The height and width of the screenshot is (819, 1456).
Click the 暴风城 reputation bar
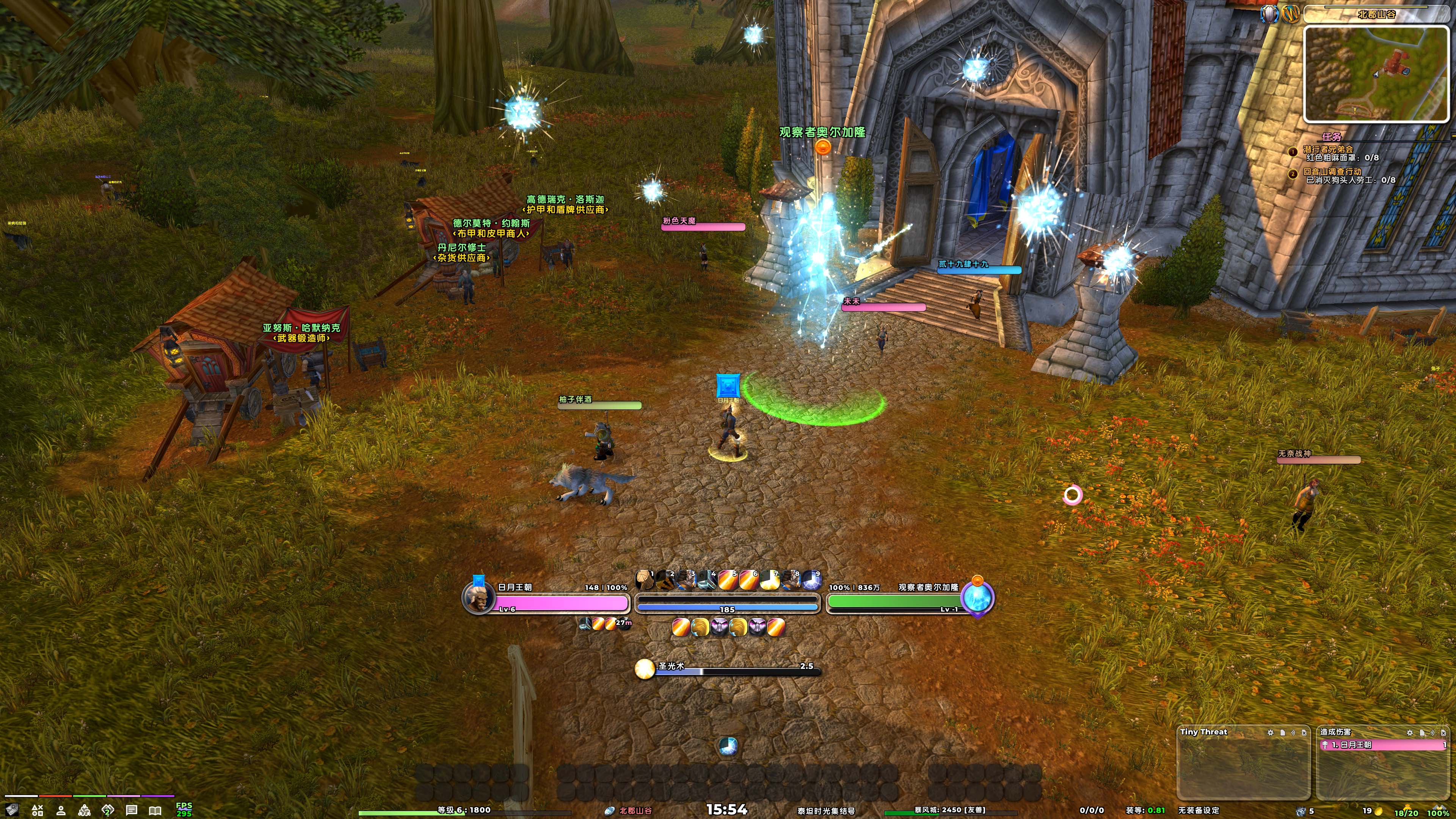pyautogui.click(x=949, y=811)
